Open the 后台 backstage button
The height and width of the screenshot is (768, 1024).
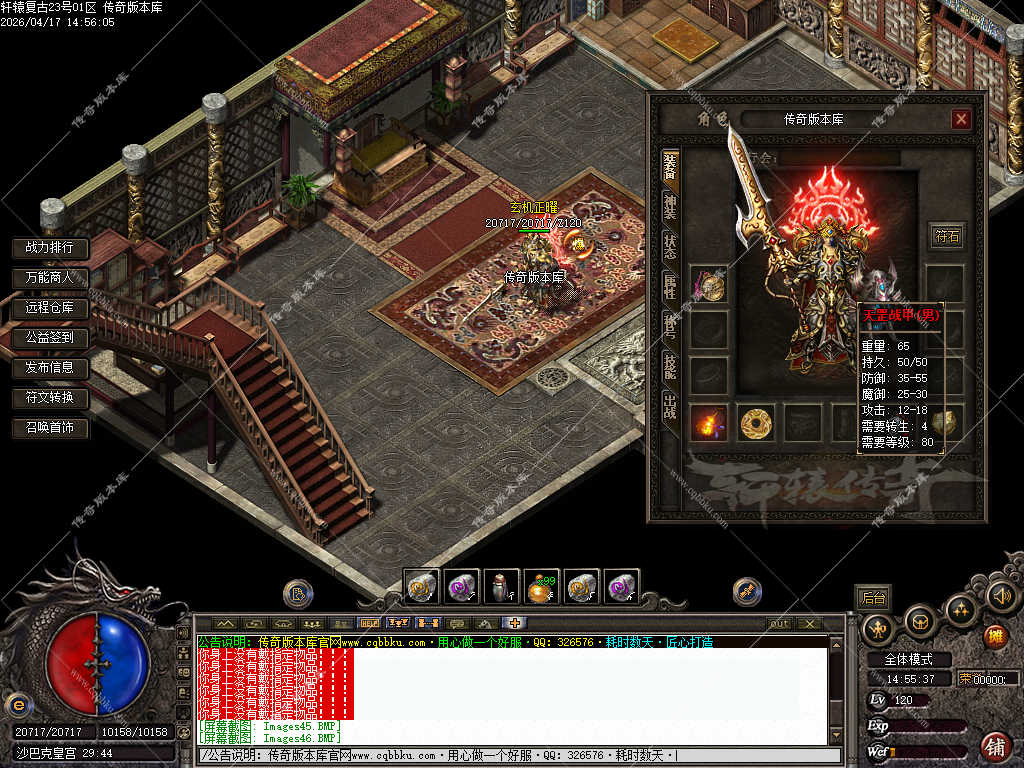tap(873, 598)
